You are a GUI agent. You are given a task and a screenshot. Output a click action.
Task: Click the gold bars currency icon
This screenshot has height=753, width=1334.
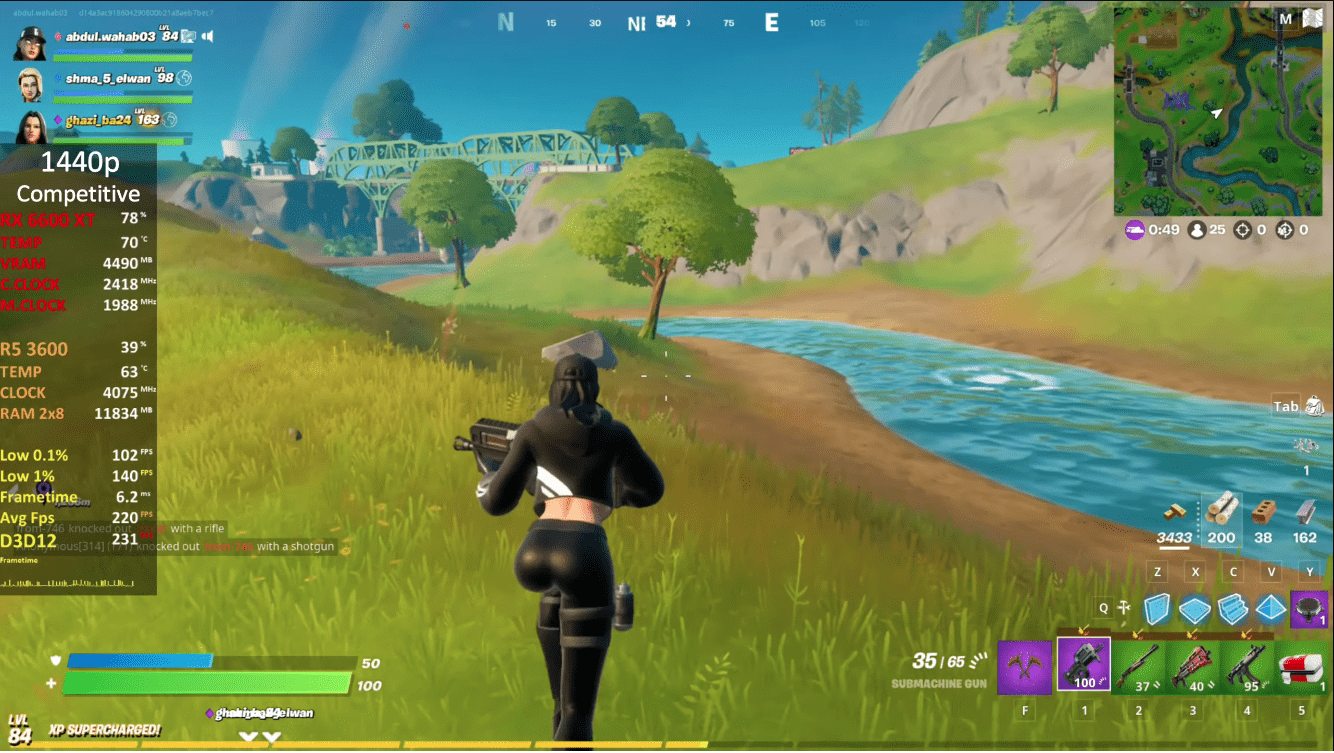point(1174,512)
